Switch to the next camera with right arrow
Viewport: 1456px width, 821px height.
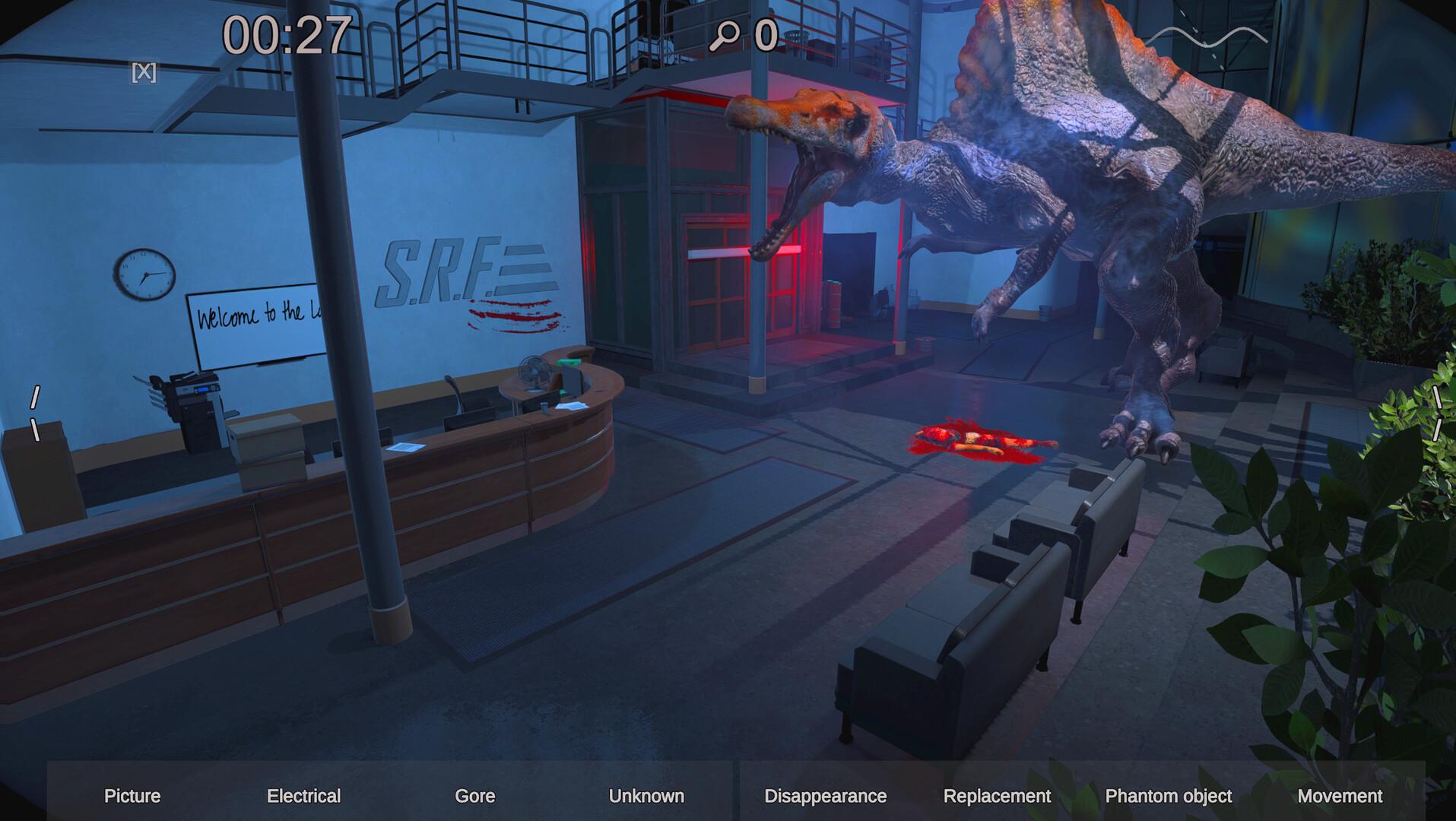pos(1436,414)
